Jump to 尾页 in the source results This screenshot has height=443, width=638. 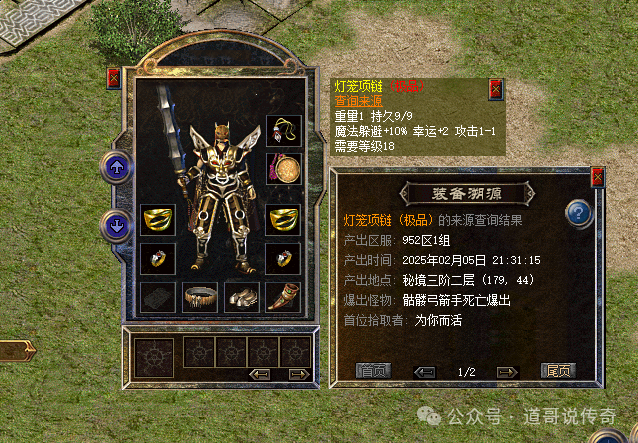click(557, 371)
